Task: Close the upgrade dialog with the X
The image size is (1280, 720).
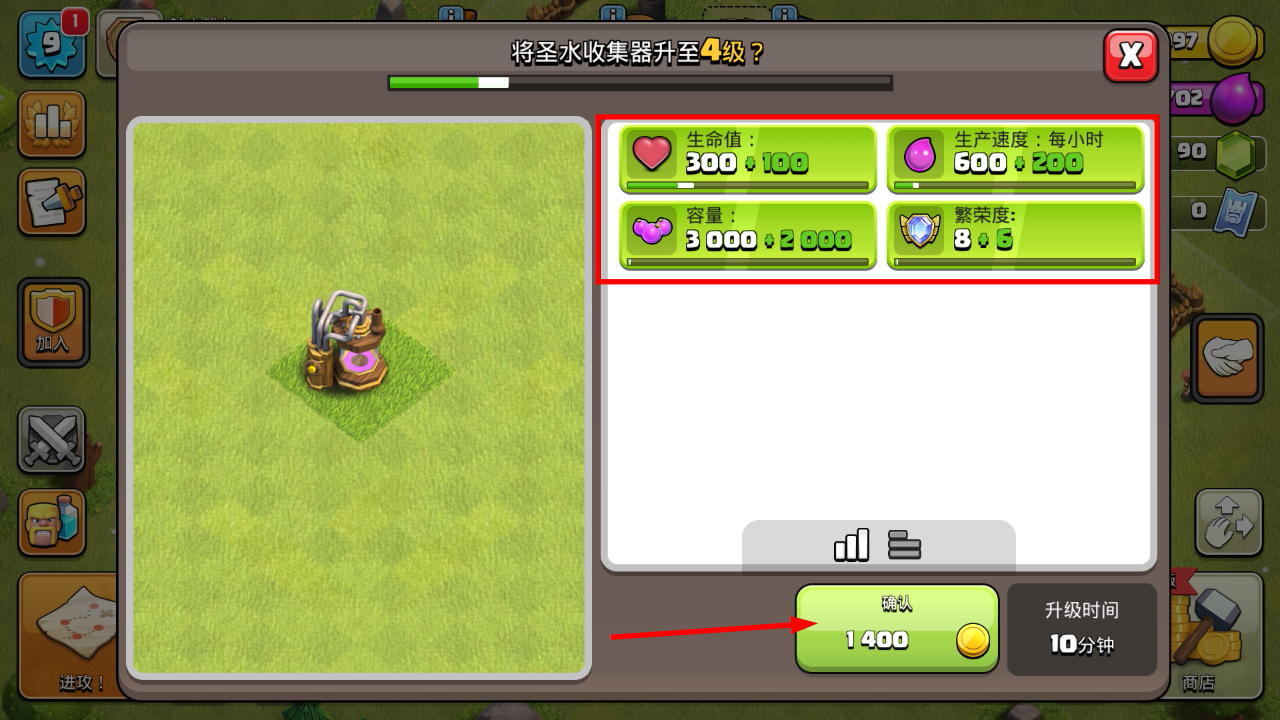Action: [1130, 55]
